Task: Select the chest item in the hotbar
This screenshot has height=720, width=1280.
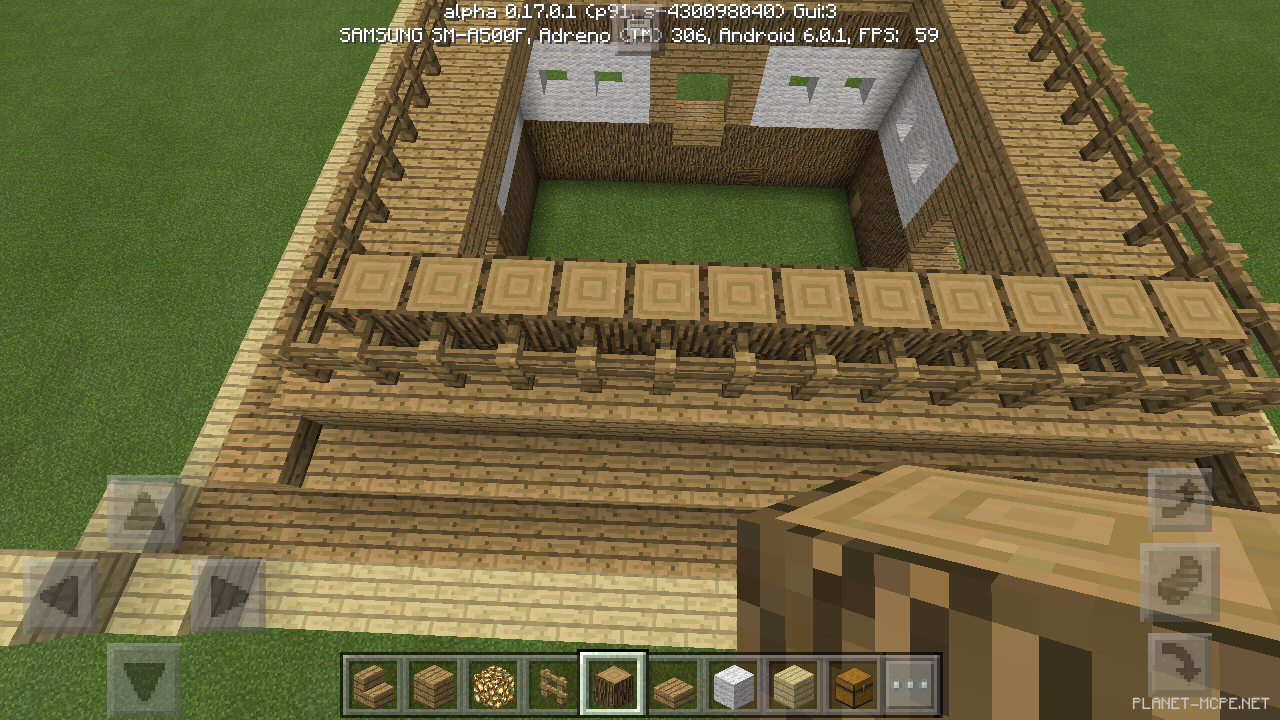Action: pos(853,684)
